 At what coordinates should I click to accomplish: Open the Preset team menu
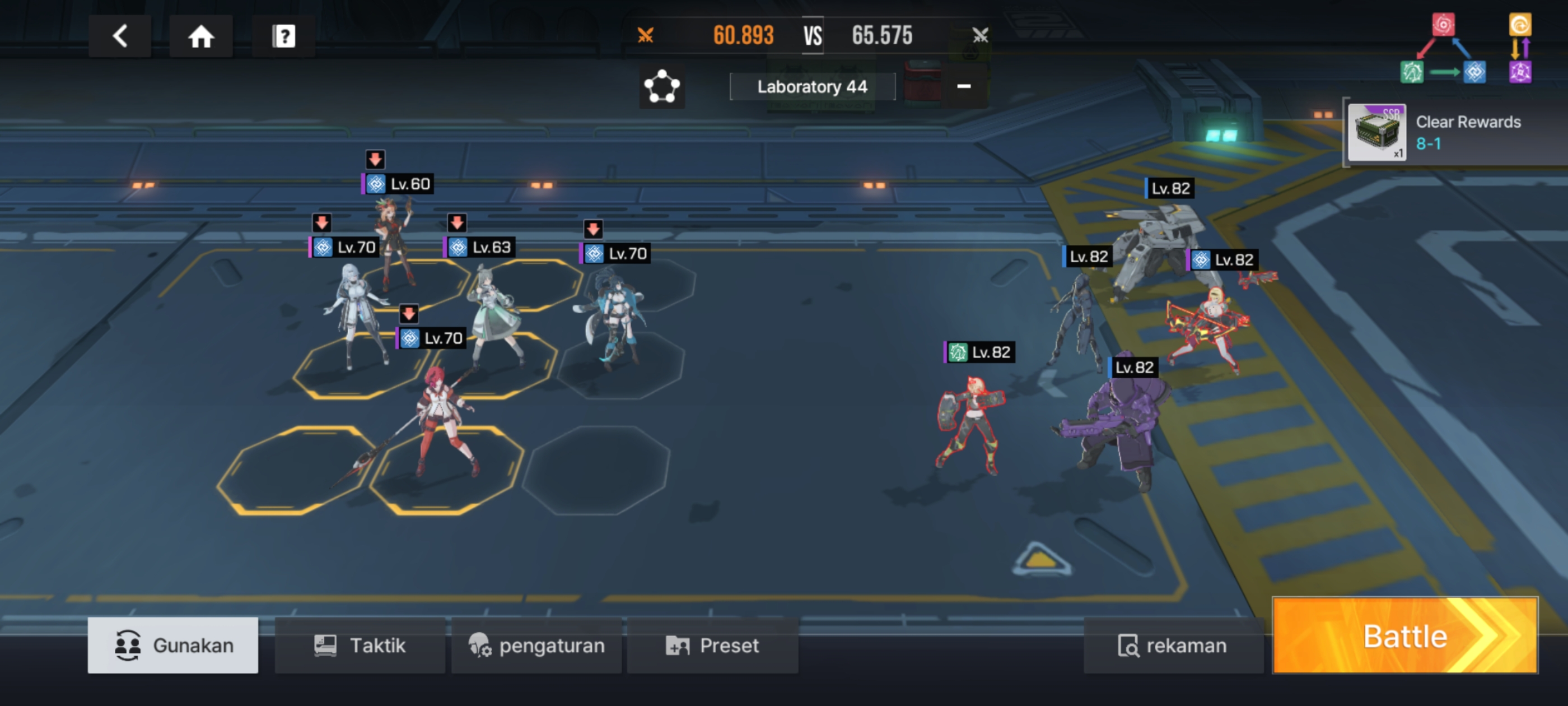[x=712, y=645]
